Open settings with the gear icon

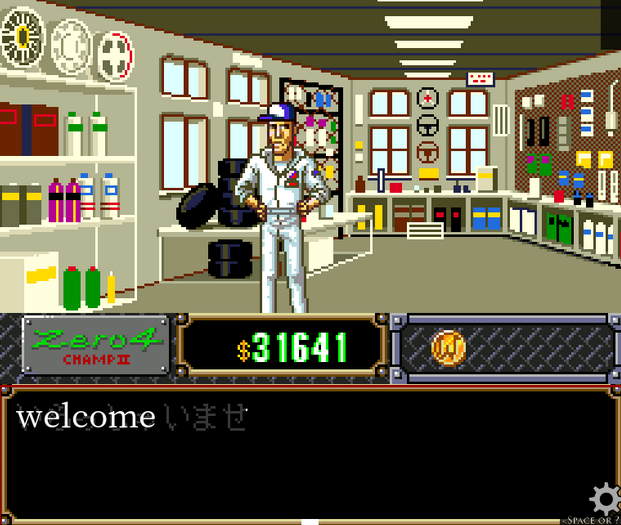pyautogui.click(x=604, y=498)
